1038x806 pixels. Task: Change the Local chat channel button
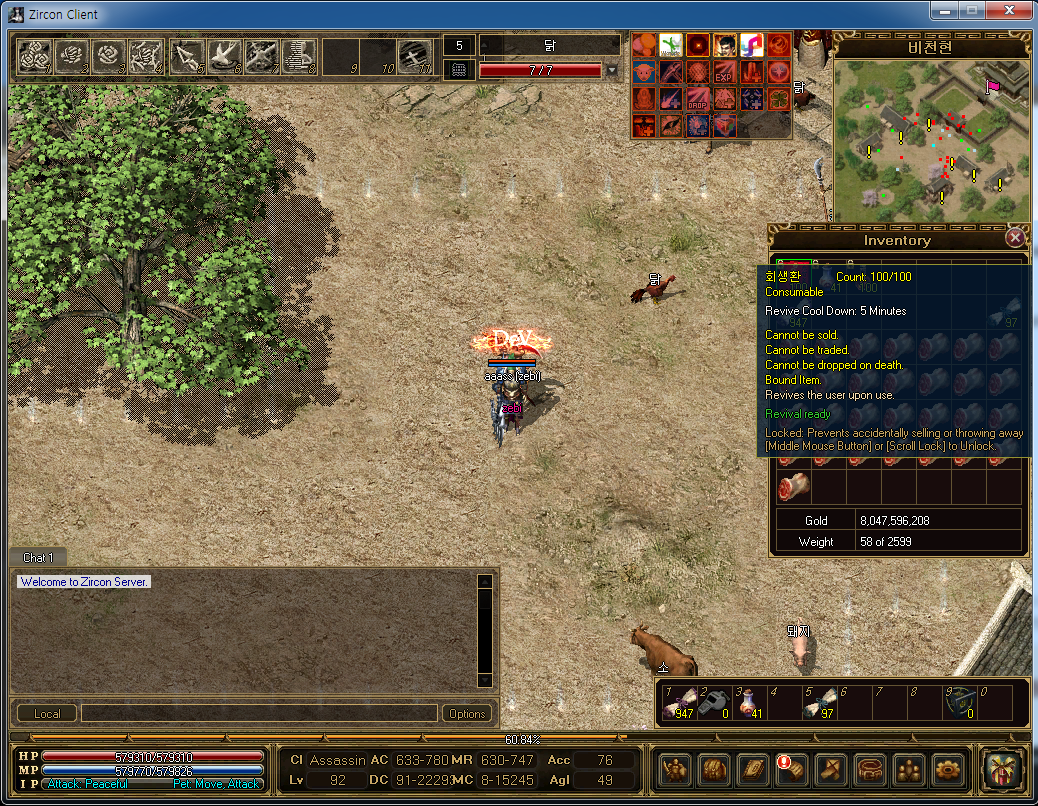click(x=47, y=713)
